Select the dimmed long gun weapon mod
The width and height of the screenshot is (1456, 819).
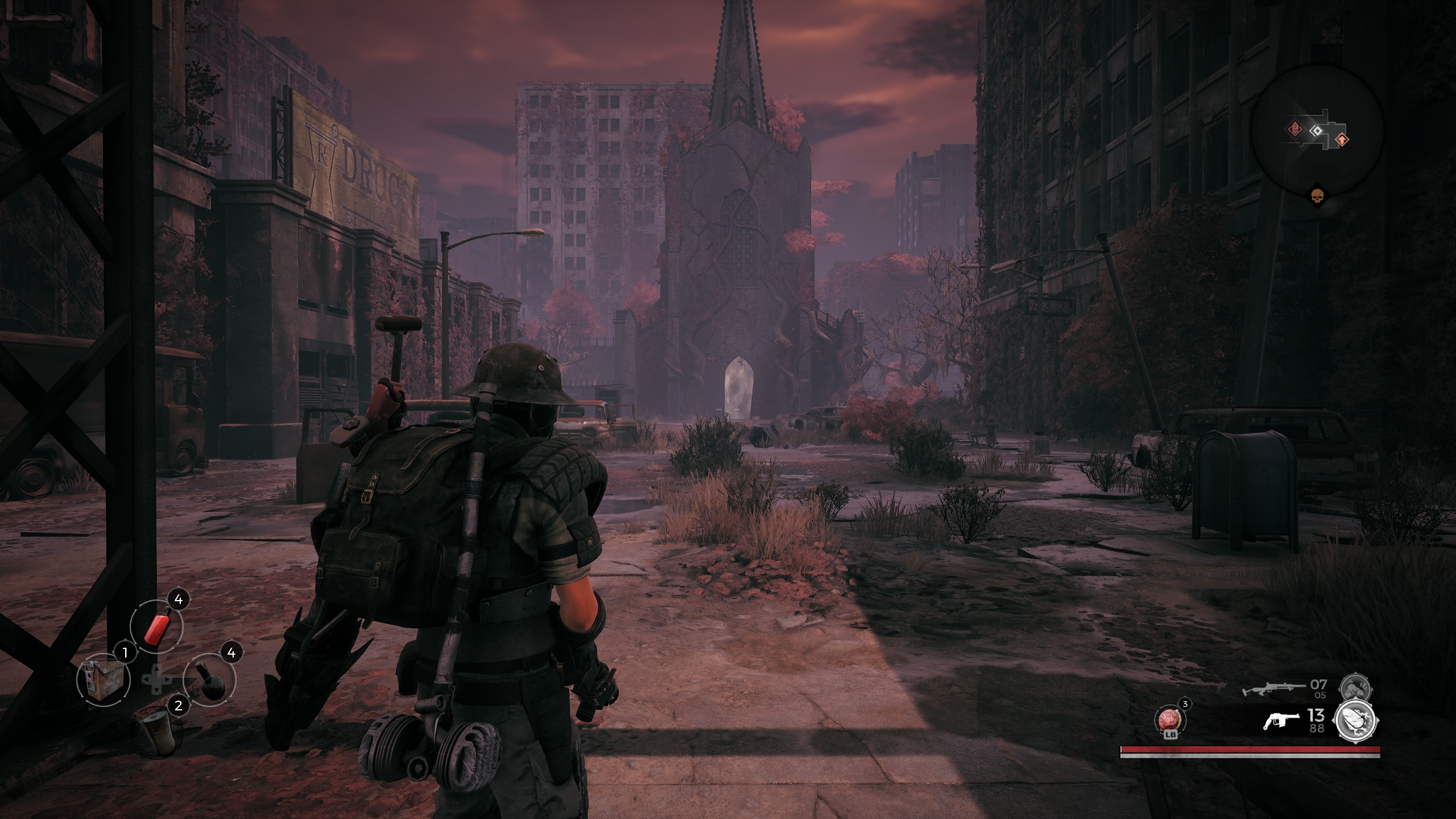1356,689
